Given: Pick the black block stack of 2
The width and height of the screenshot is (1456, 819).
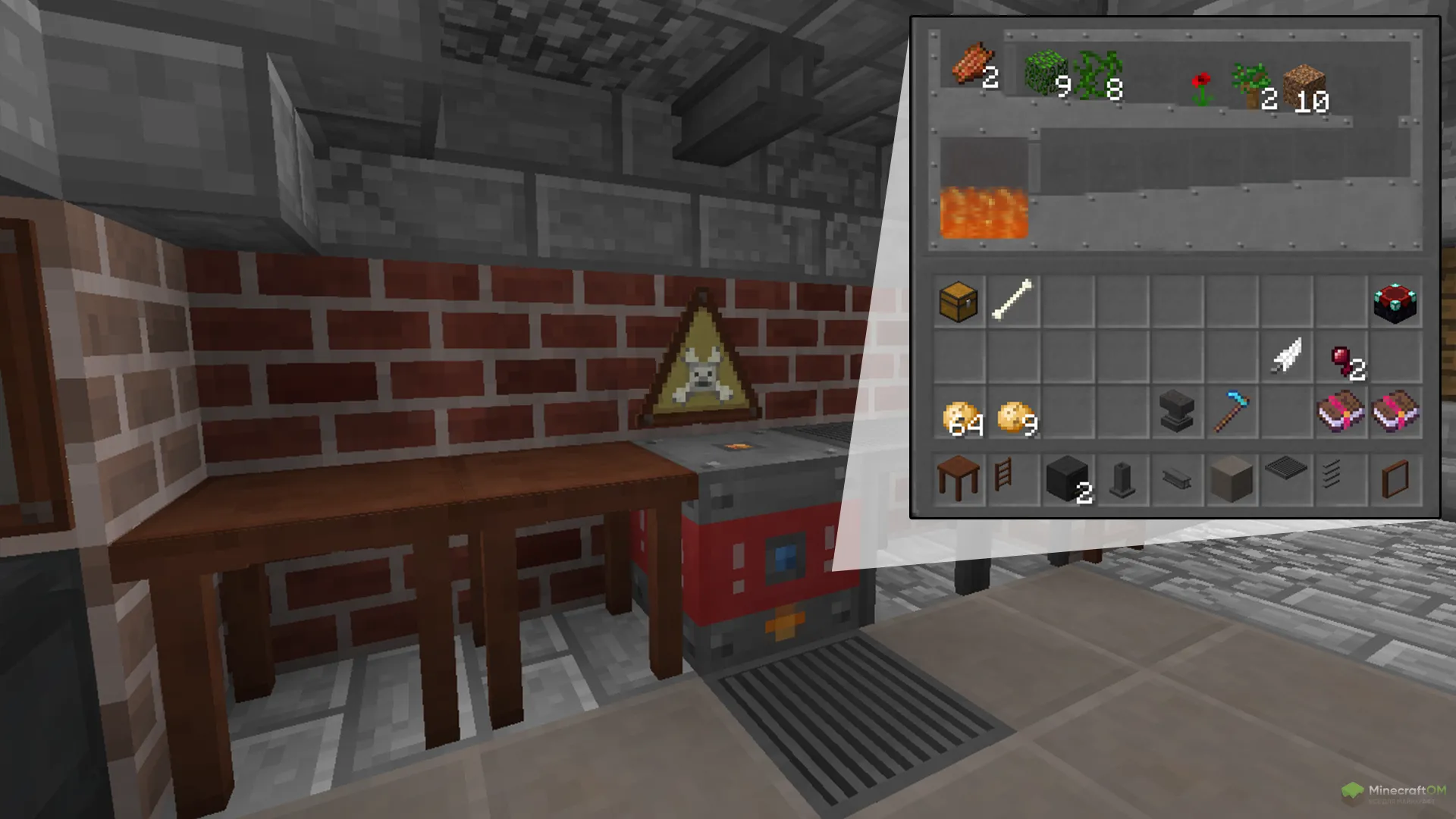Looking at the screenshot, I should (x=1068, y=479).
